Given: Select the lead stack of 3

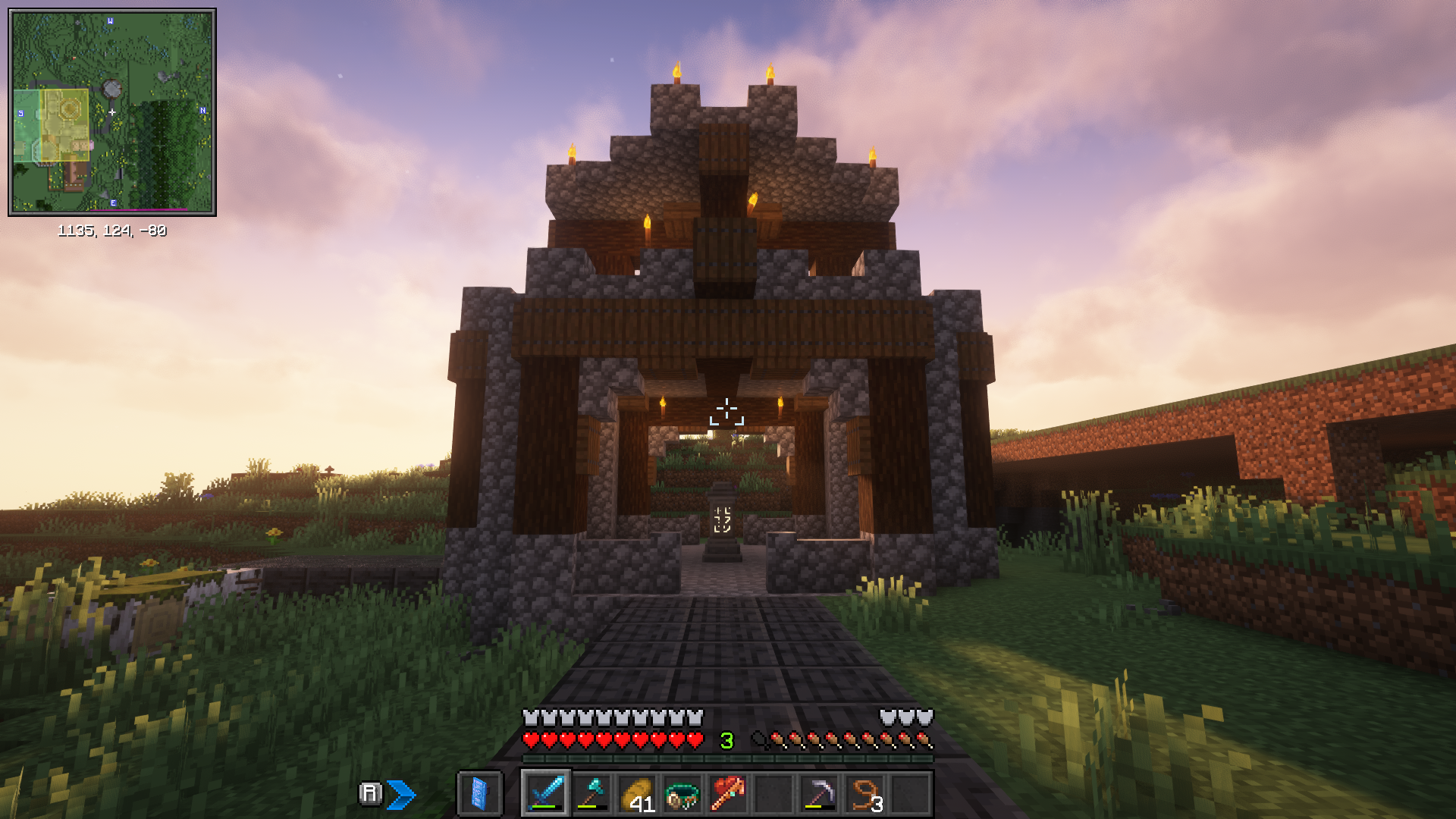Looking at the screenshot, I should pyautogui.click(x=864, y=794).
